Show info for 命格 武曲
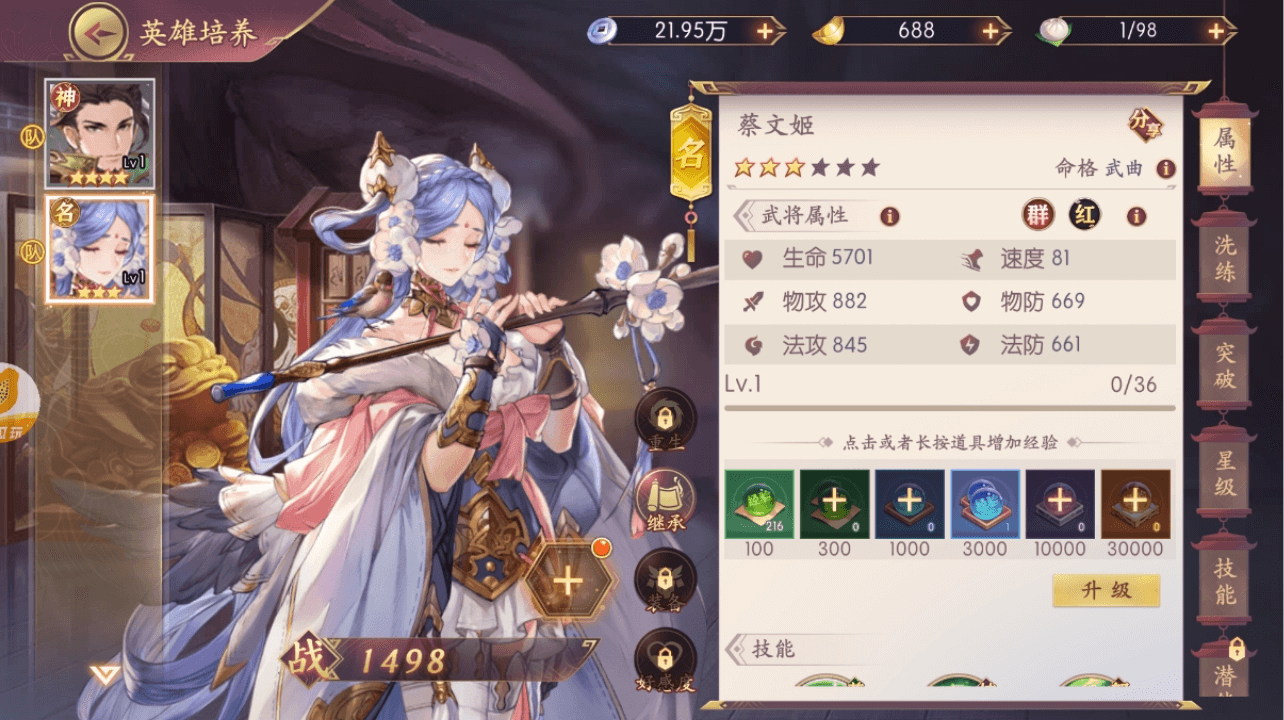This screenshot has width=1284, height=720. click(x=1166, y=169)
